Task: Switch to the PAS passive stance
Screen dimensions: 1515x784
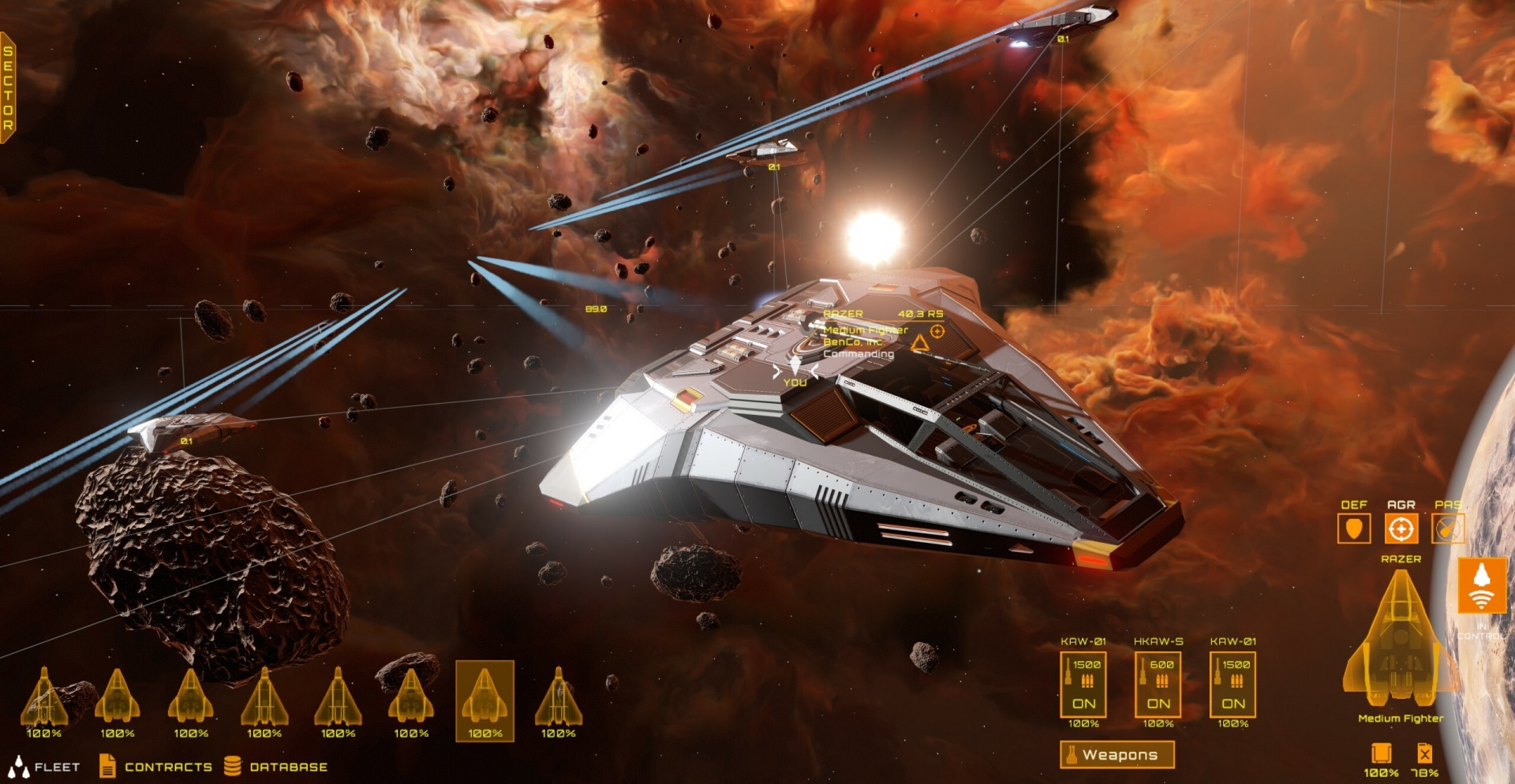Action: click(1447, 528)
